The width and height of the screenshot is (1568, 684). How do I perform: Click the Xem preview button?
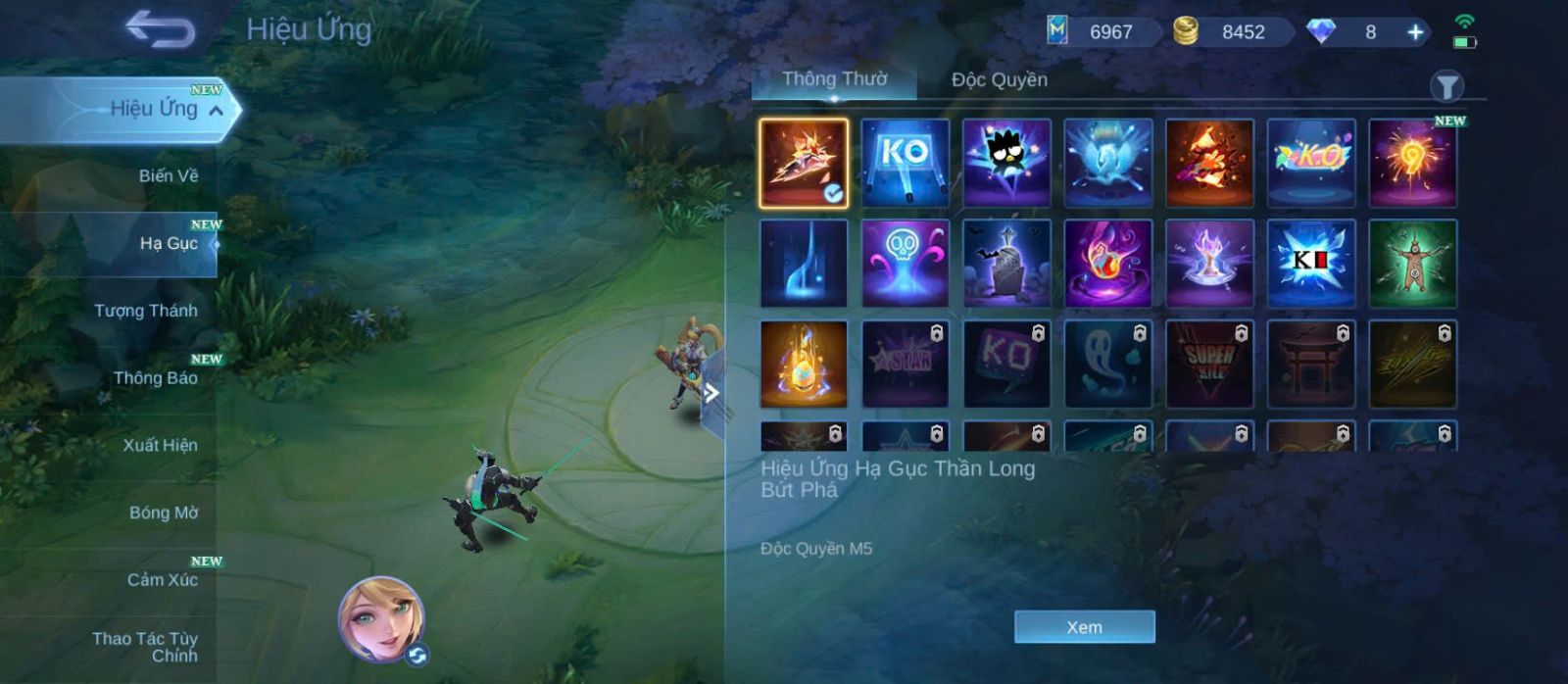tap(1084, 627)
